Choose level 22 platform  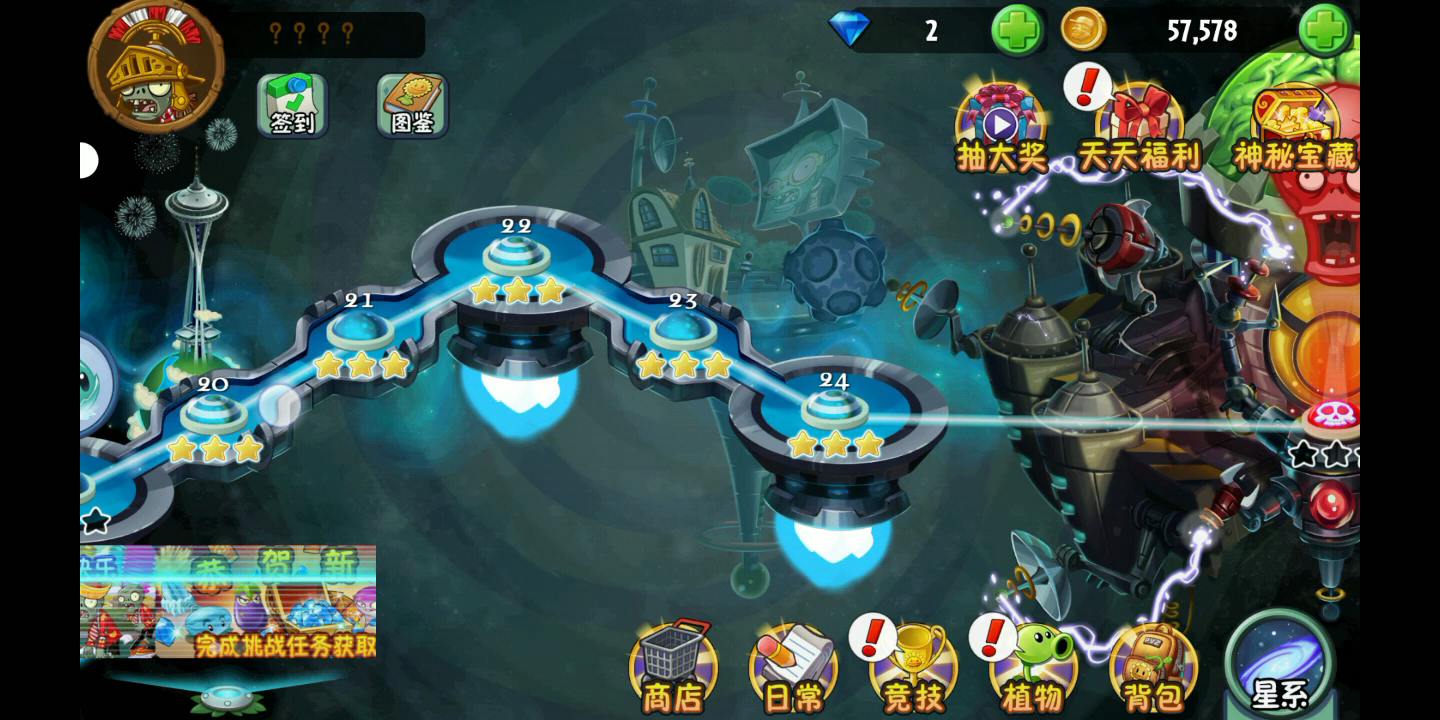click(x=517, y=255)
